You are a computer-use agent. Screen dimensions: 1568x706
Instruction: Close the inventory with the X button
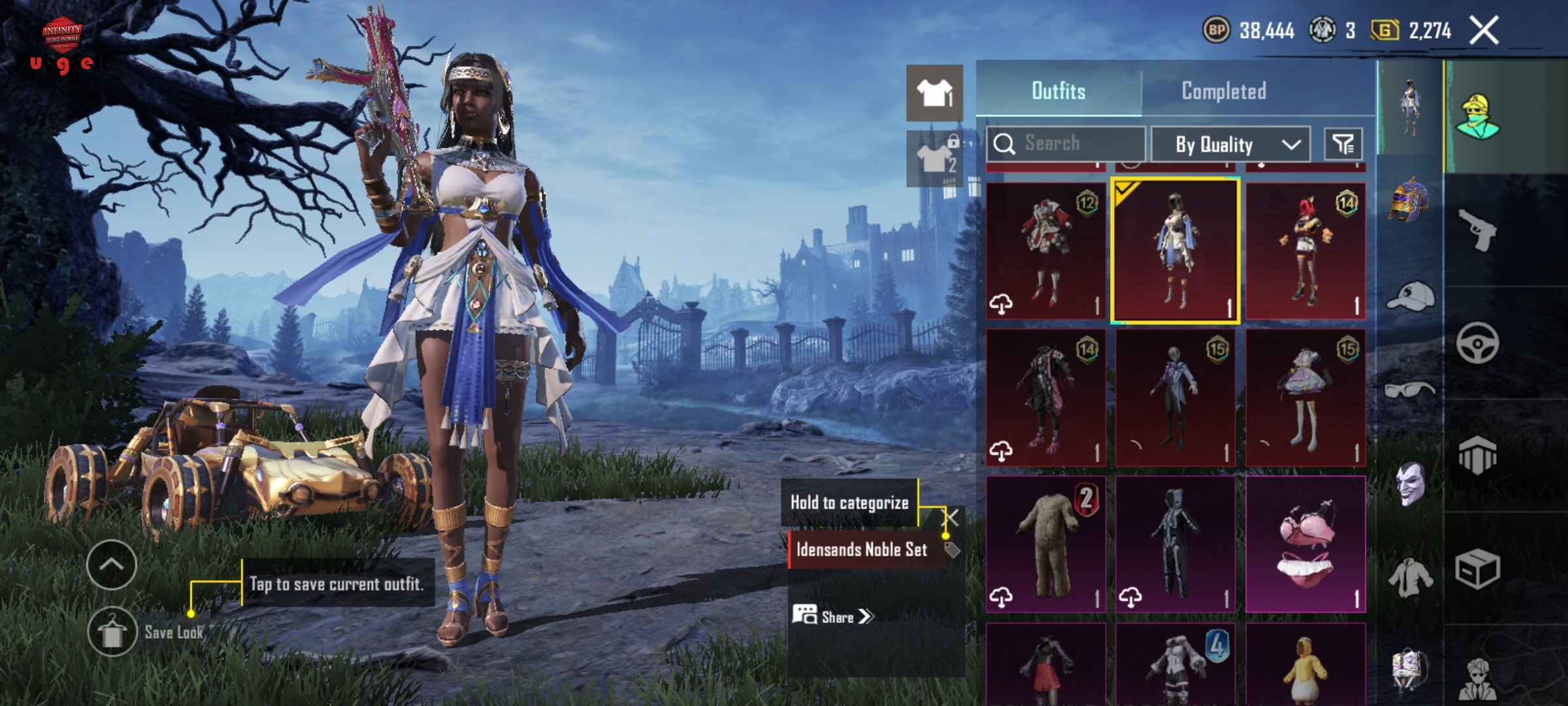[x=1484, y=31]
